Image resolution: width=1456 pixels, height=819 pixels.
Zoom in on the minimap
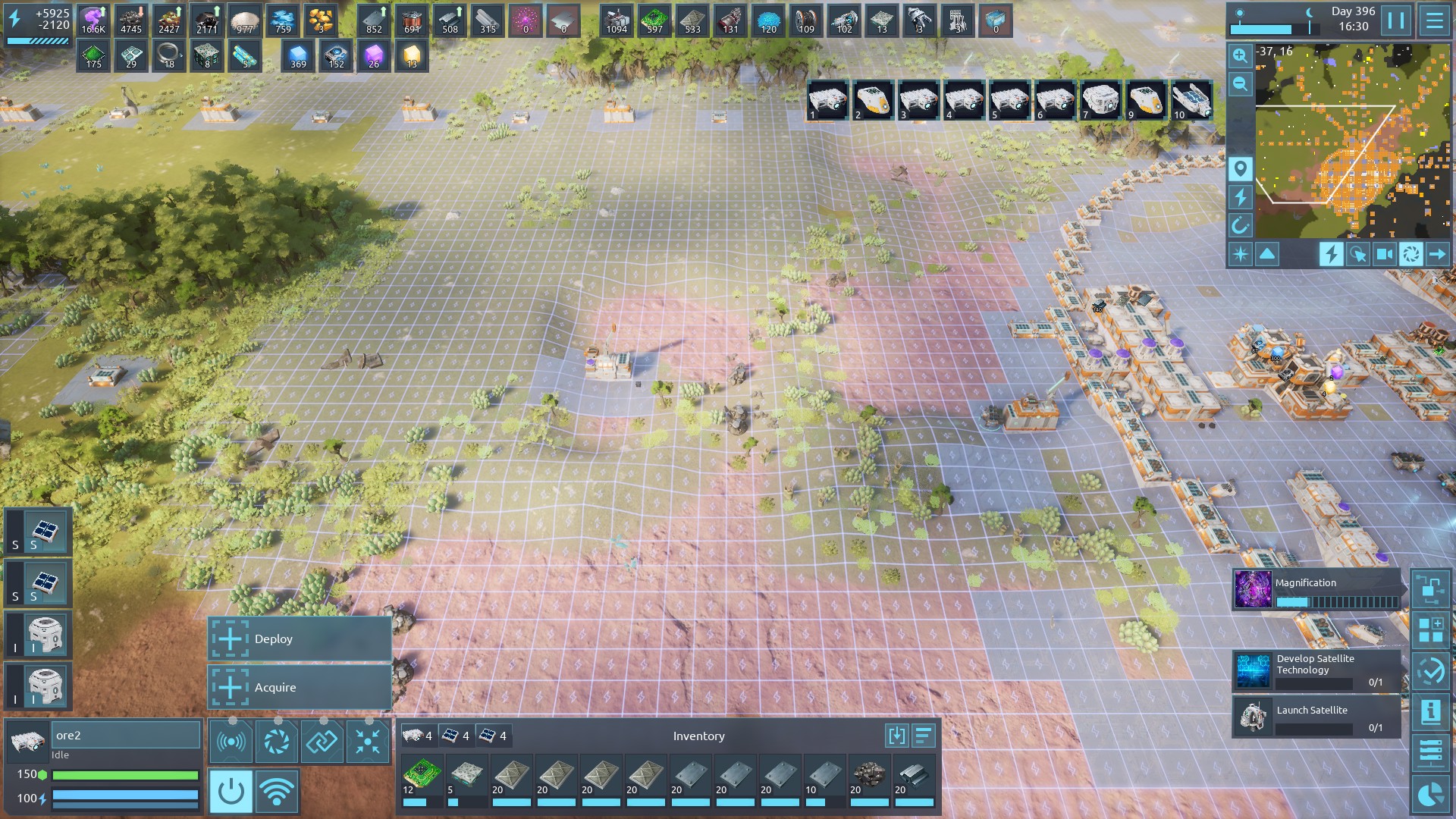pos(1240,55)
